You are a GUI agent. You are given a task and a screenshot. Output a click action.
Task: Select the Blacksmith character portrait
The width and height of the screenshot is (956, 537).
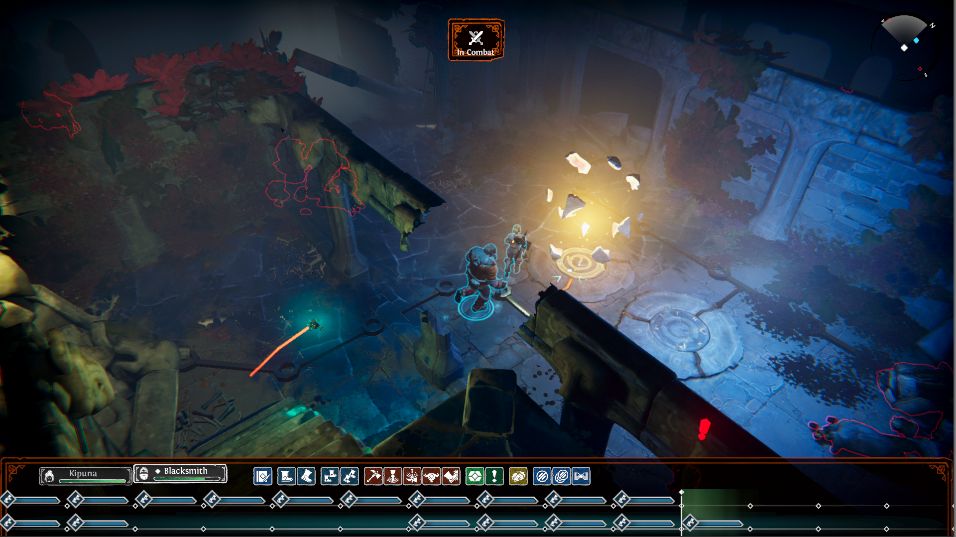pos(180,474)
